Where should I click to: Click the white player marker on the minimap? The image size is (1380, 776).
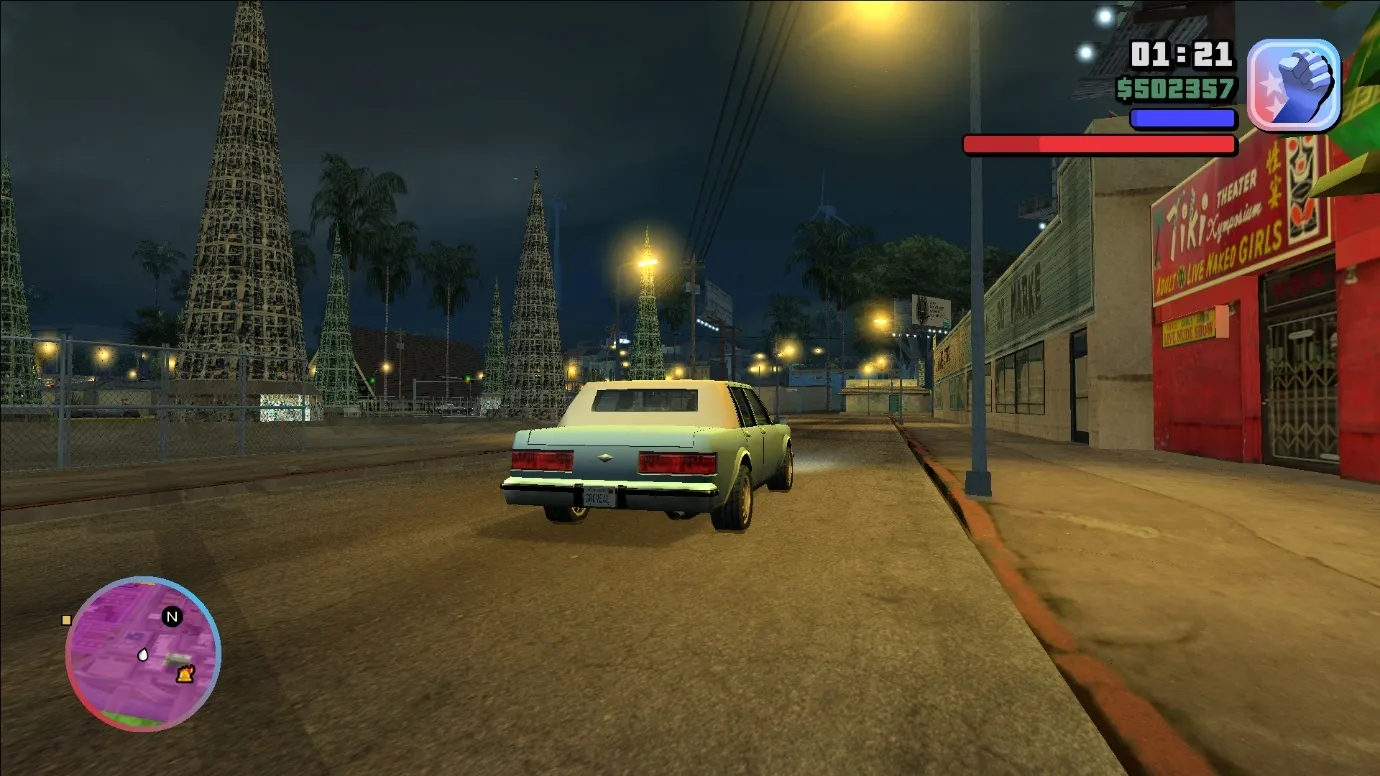(x=143, y=655)
